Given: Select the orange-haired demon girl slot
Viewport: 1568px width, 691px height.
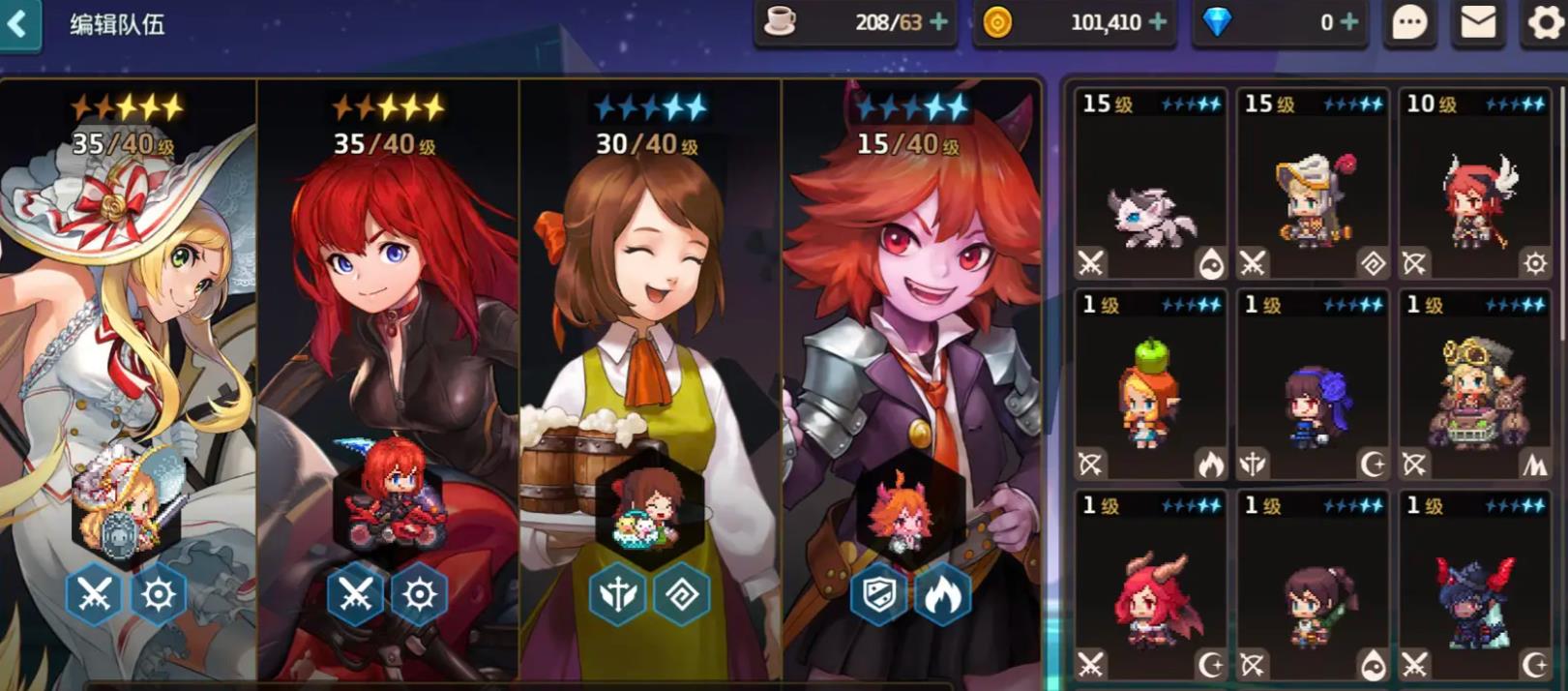Looking at the screenshot, I should (x=911, y=377).
